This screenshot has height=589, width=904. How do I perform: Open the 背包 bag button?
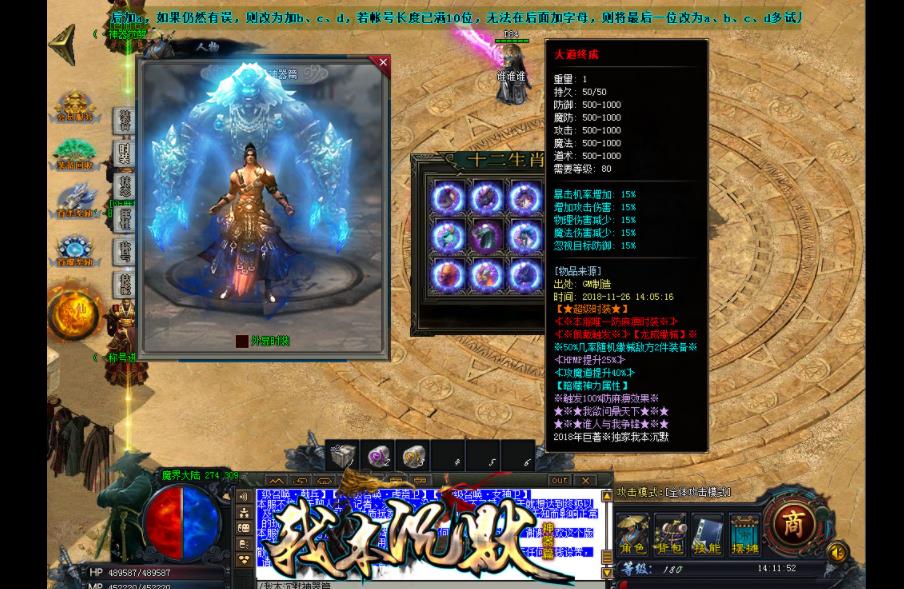pos(669,532)
